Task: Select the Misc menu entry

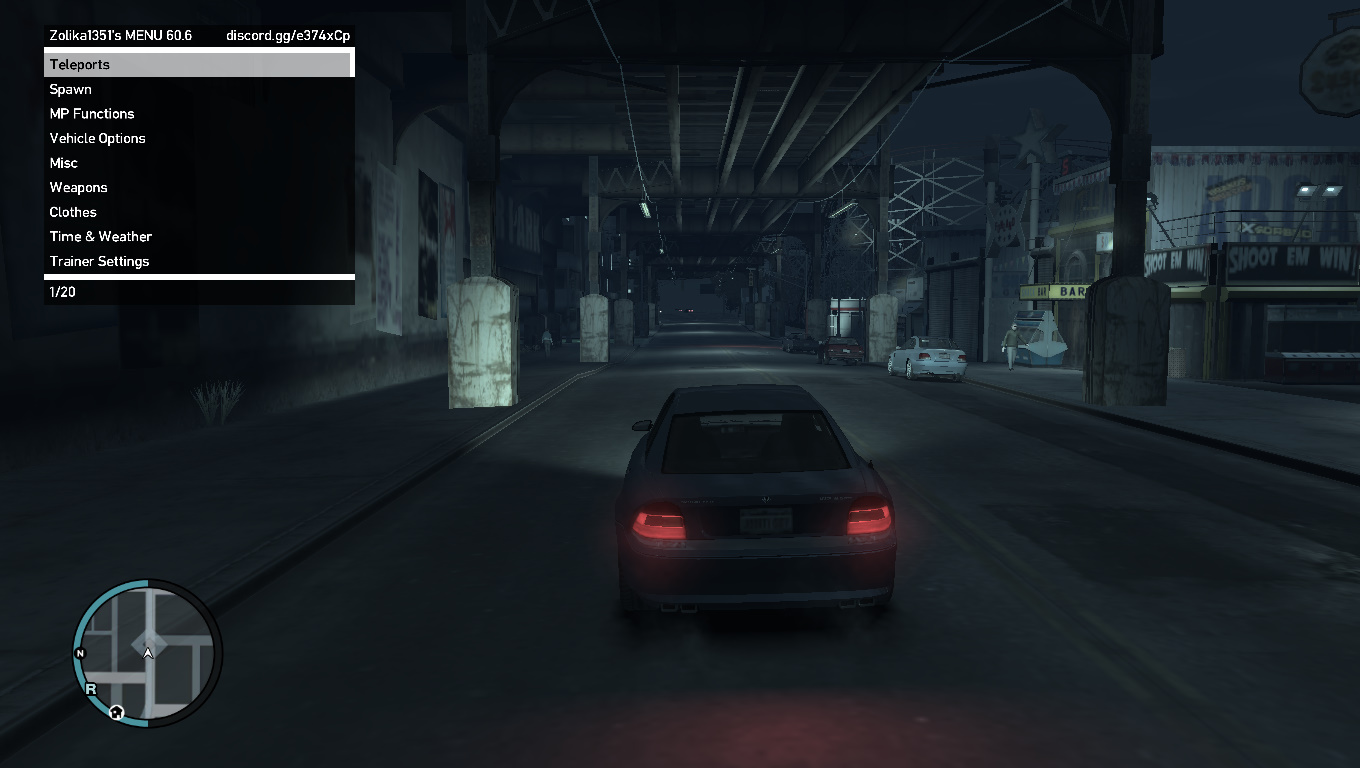Action: pyautogui.click(x=63, y=162)
